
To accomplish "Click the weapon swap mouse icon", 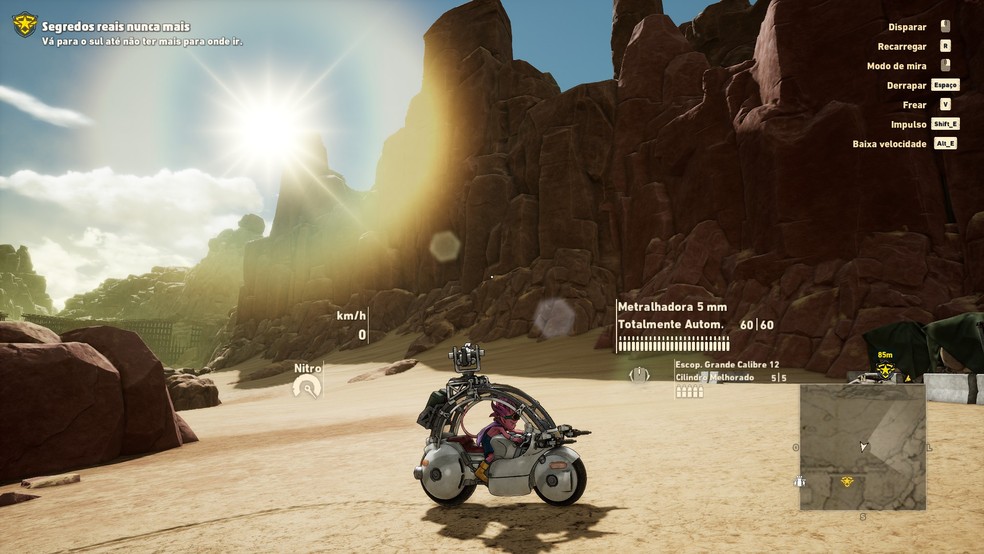I will 638,376.
